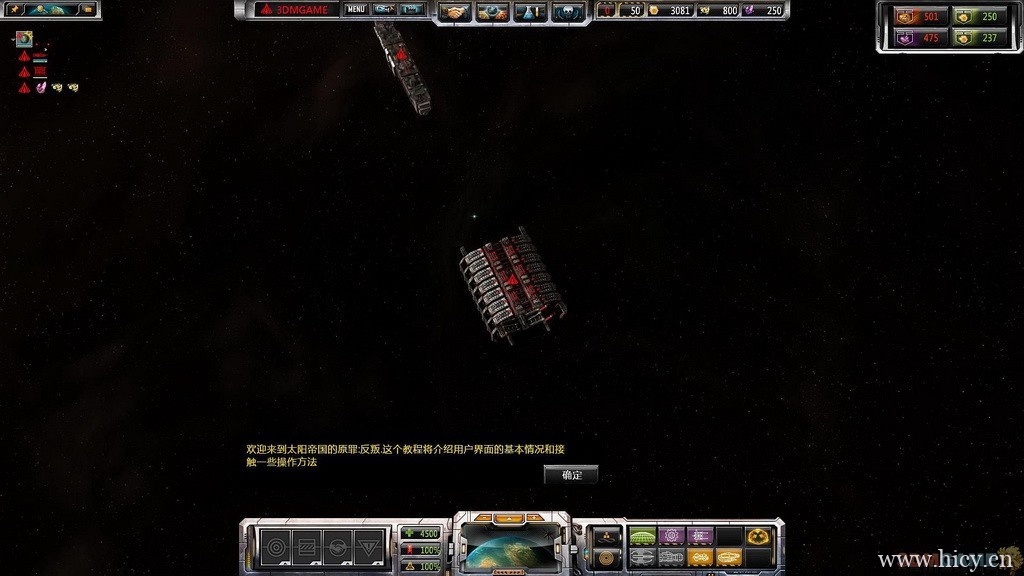Select the purple crystal asteroid tree entry
The height and width of the screenshot is (576, 1024).
tap(41, 88)
